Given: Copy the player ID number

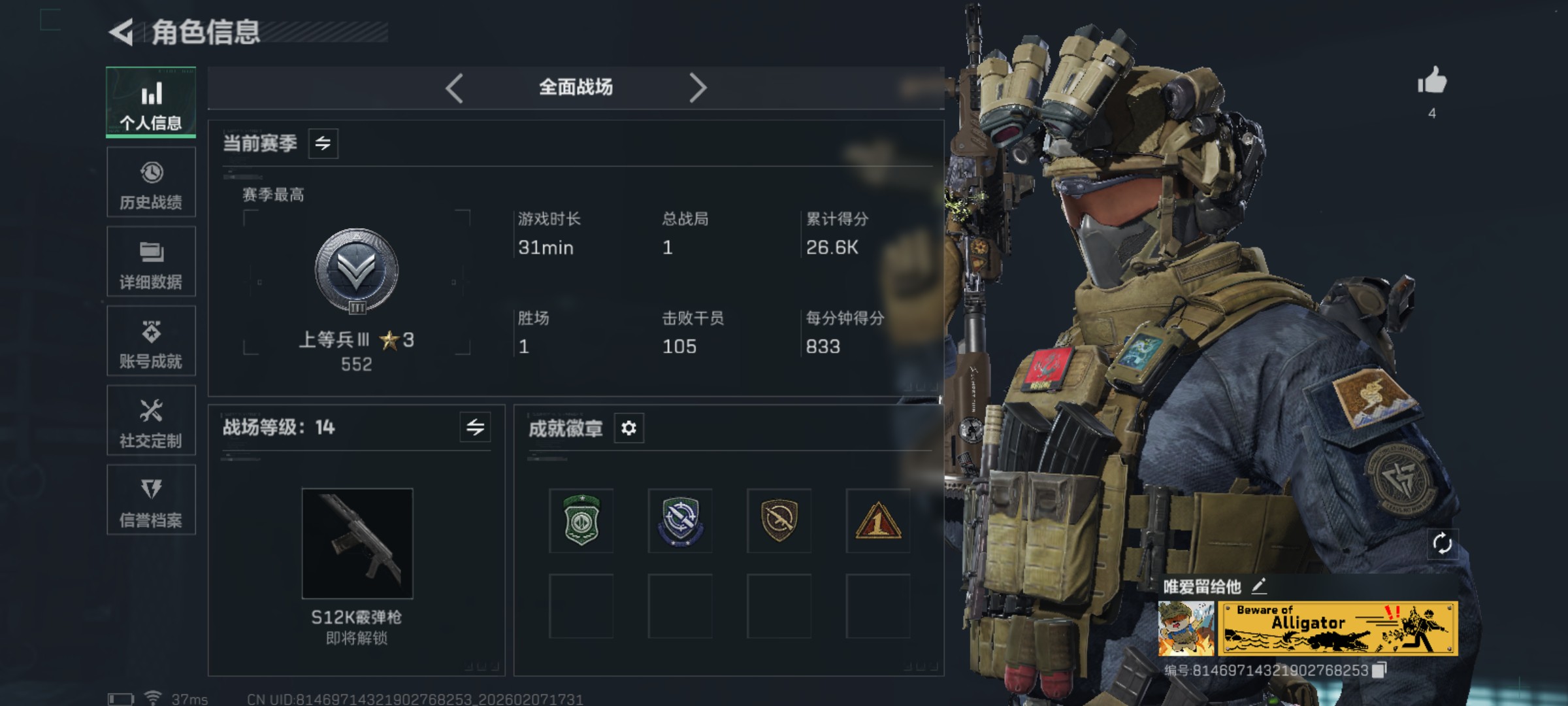Looking at the screenshot, I should tap(1379, 670).
